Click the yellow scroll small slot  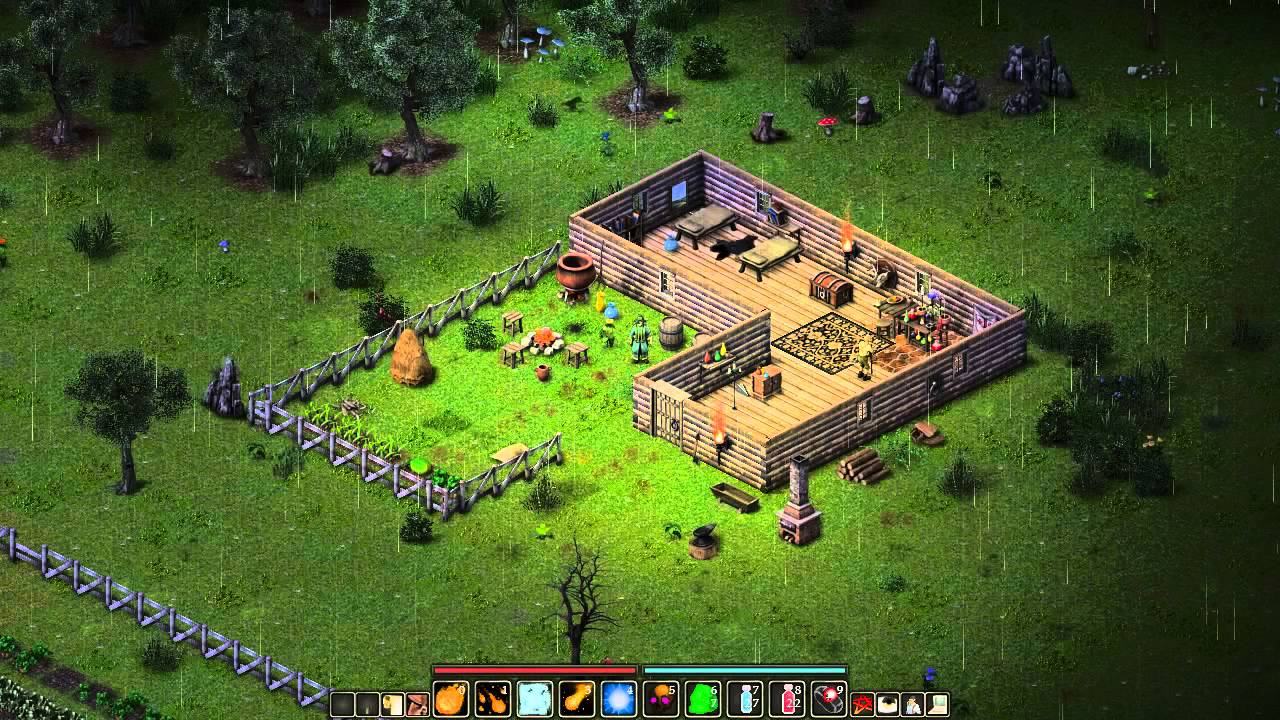[x=393, y=704]
